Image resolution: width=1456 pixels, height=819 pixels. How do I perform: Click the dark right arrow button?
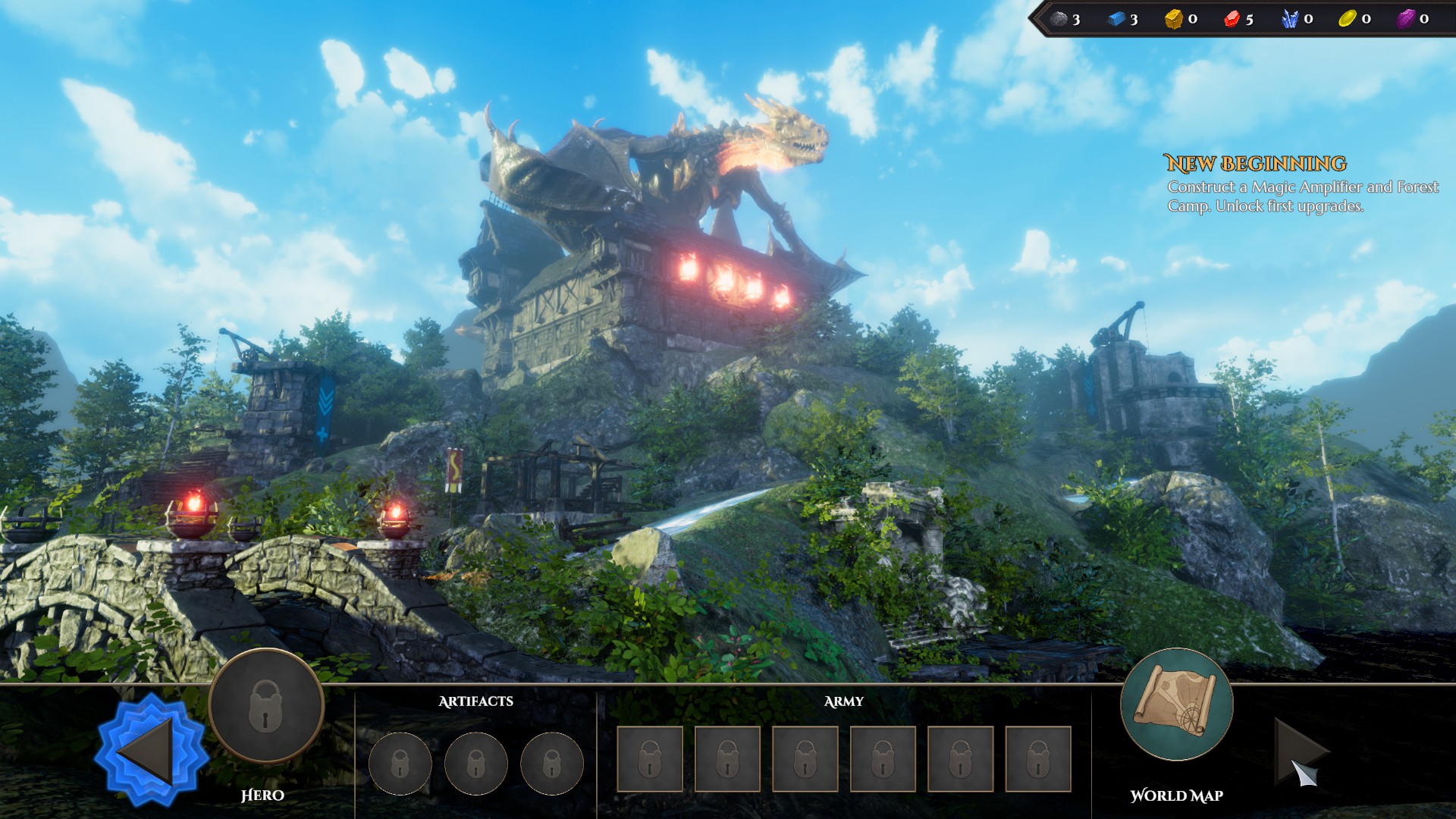coord(1298,751)
